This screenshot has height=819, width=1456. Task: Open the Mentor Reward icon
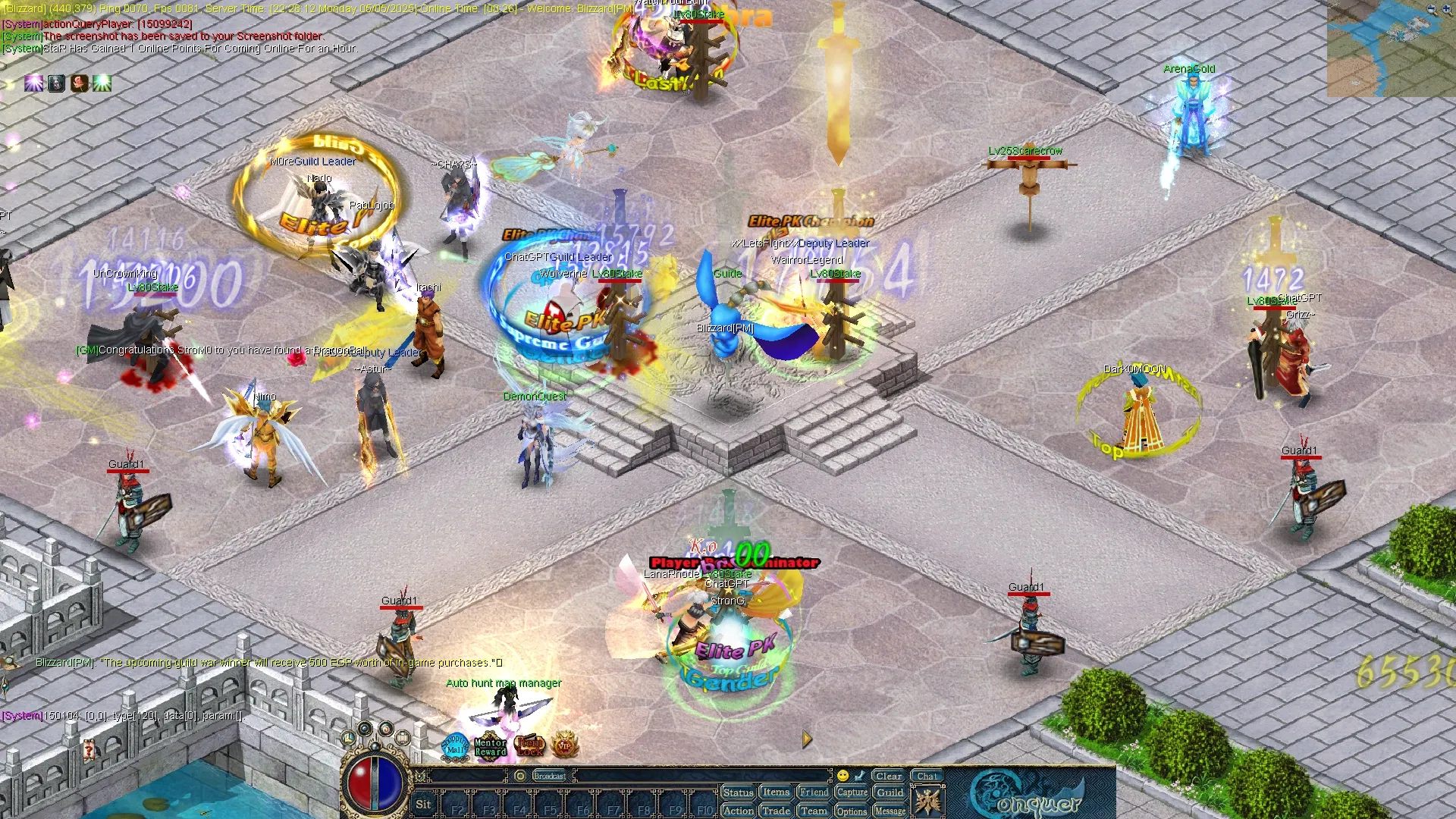(490, 747)
